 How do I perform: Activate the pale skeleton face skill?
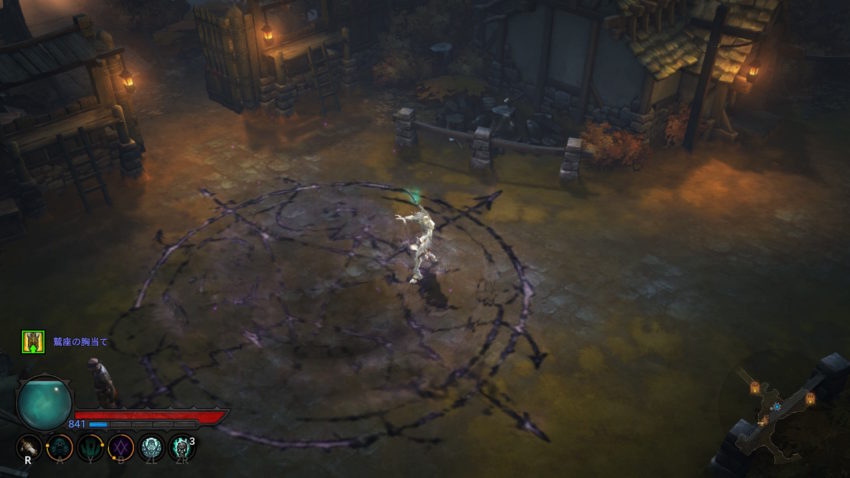tap(152, 447)
